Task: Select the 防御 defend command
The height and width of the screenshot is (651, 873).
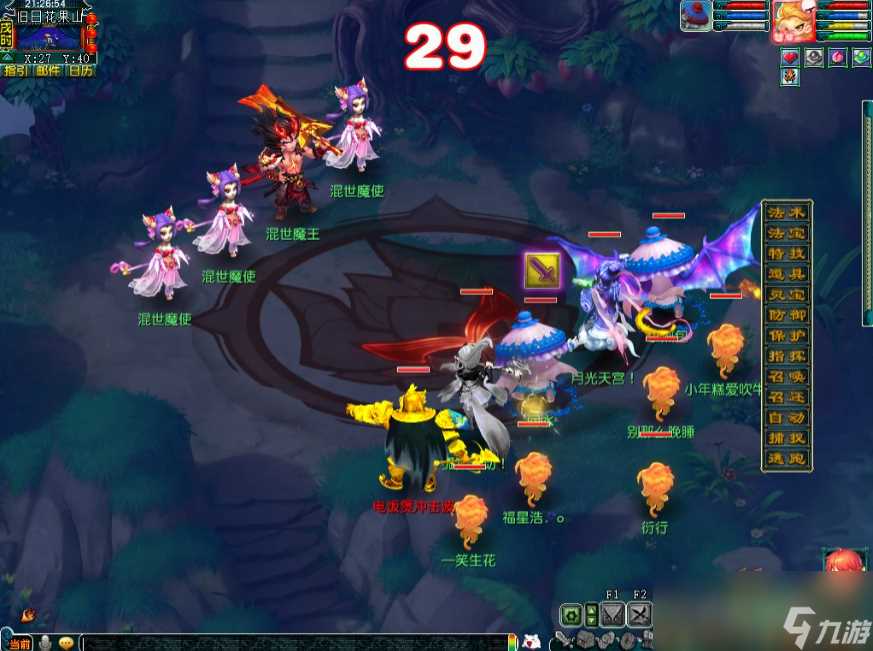Action: coord(787,315)
